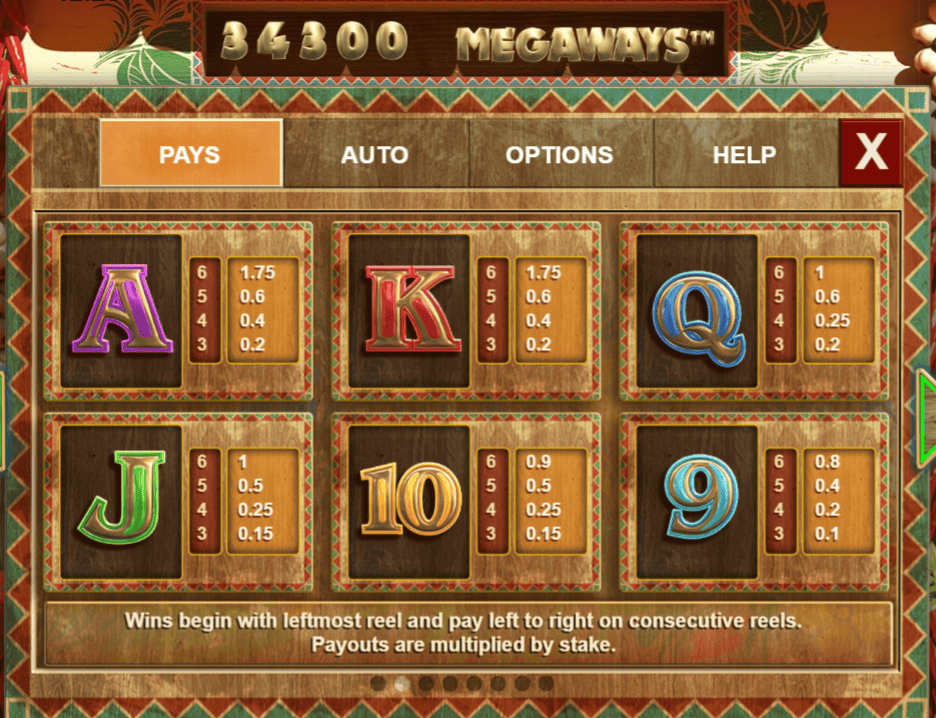This screenshot has height=718, width=936.
Task: Close the paytable with the X button
Action: [x=871, y=153]
